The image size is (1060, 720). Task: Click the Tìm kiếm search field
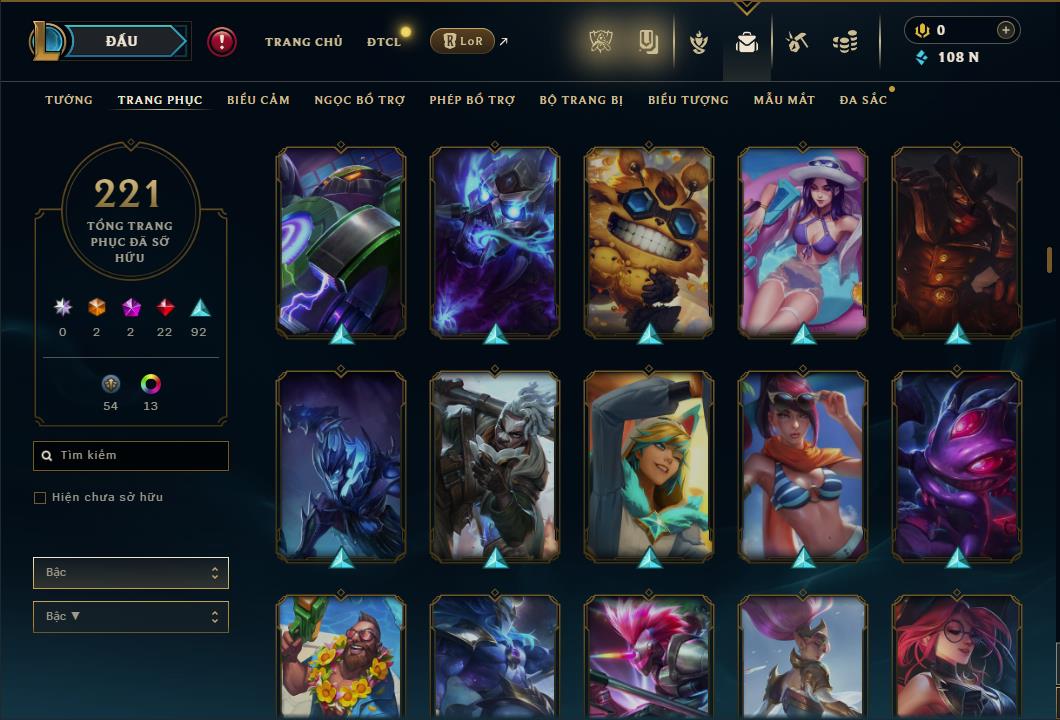click(x=131, y=456)
